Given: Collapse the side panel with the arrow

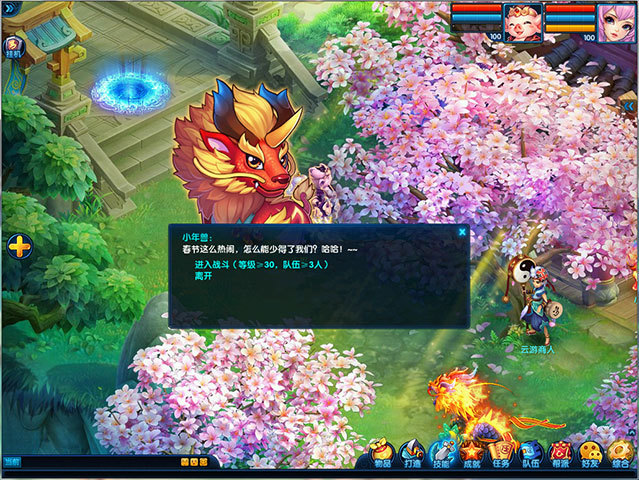Looking at the screenshot, I should (628, 104).
